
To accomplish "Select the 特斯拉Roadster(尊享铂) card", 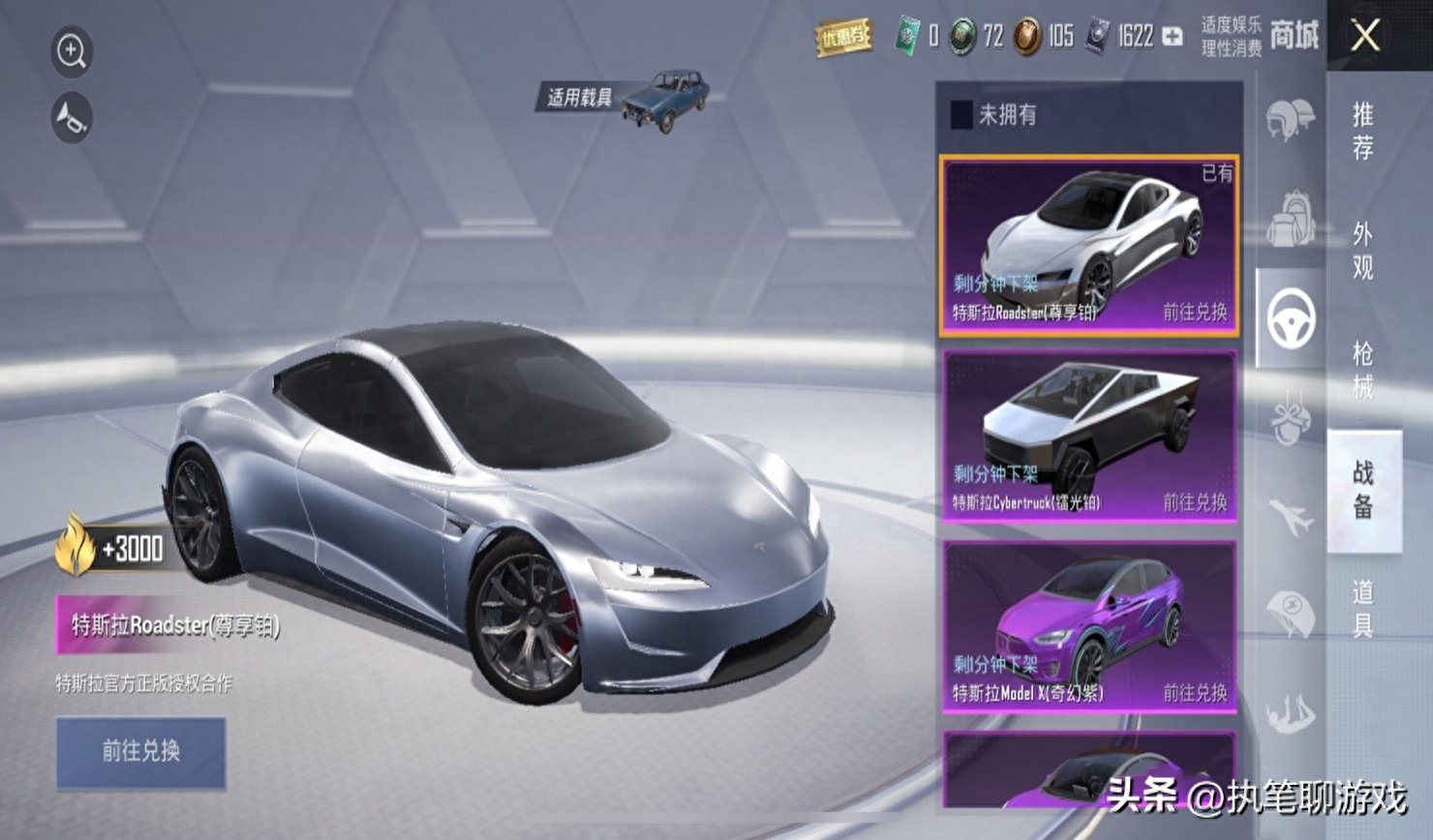I will 1088,247.
